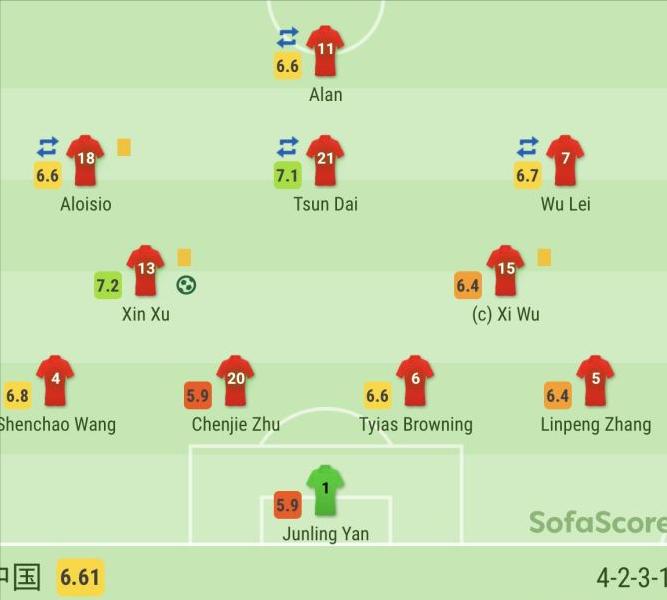Image resolution: width=667 pixels, height=600 pixels.
Task: Select striker Alan's number 11 shirt
Action: coord(325,52)
